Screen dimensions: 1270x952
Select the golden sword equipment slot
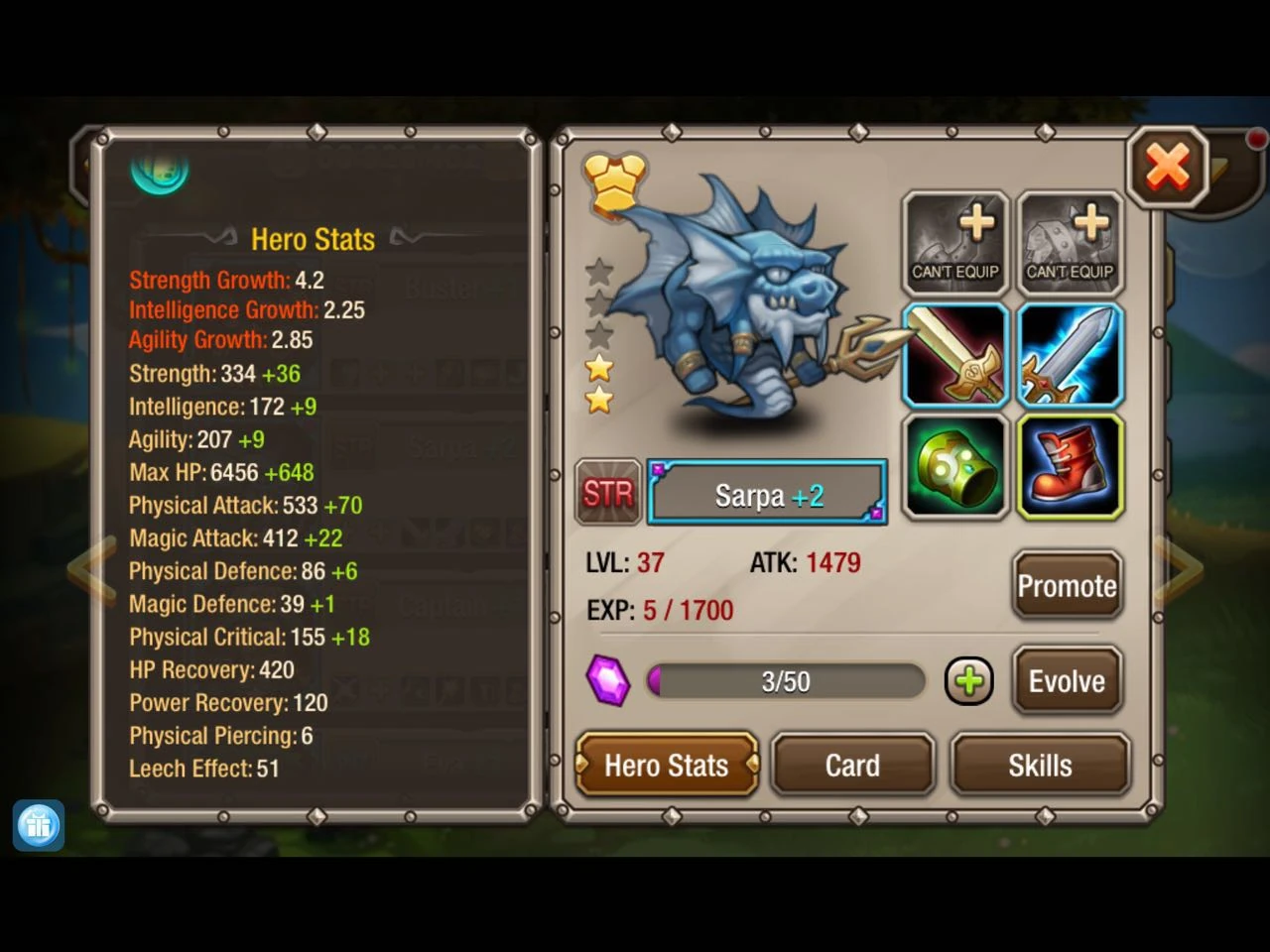click(954, 355)
